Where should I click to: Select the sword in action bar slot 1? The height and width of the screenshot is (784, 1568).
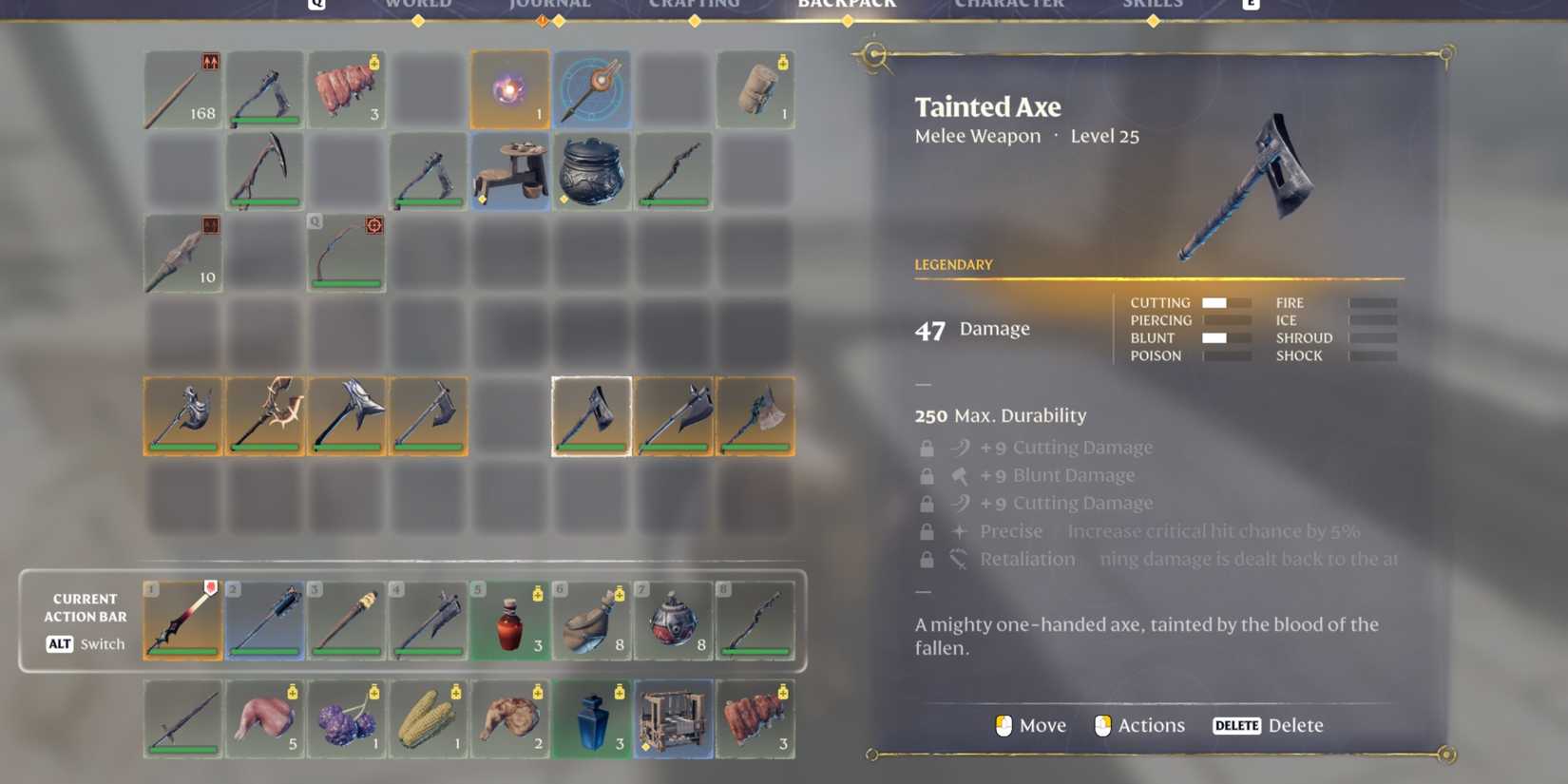point(182,620)
